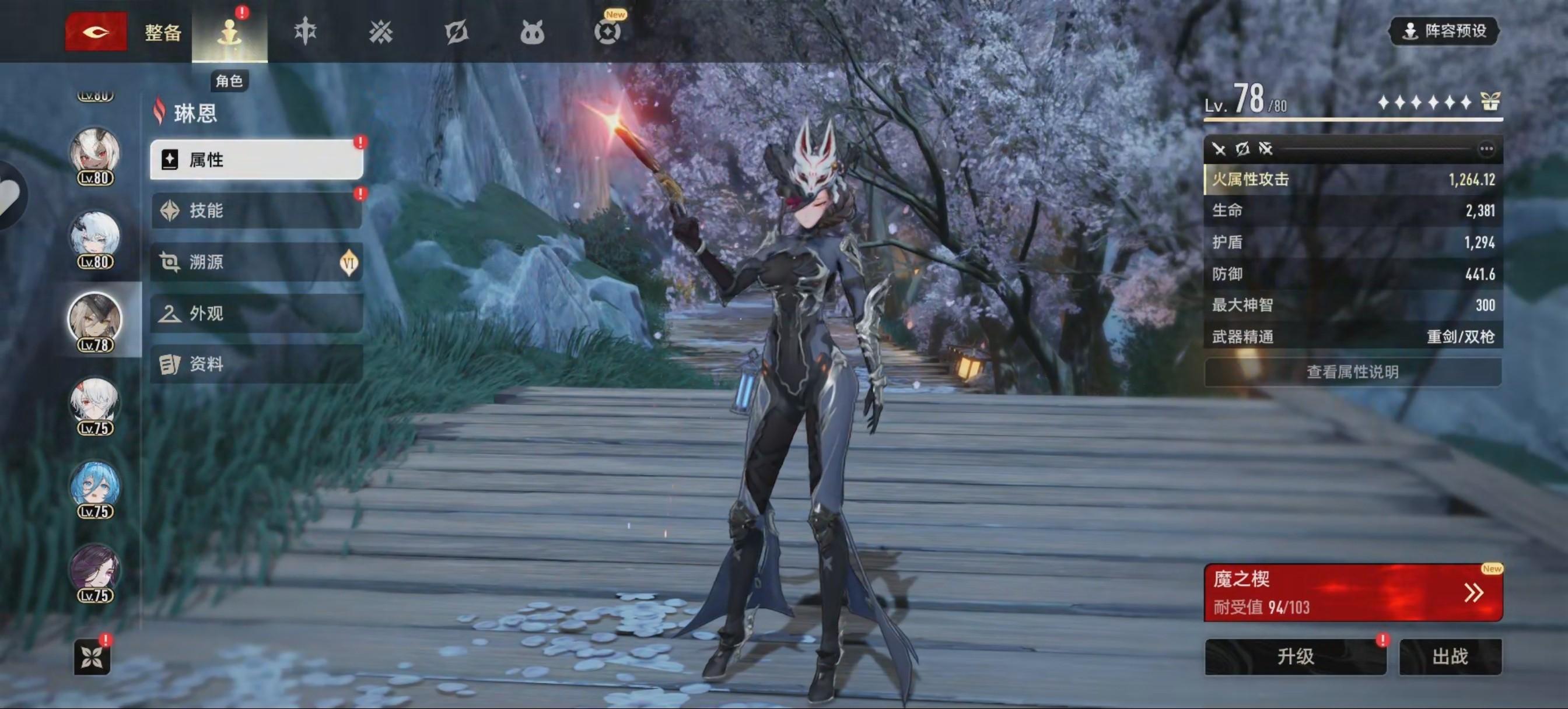Open the 资料 profile menu

coord(256,364)
